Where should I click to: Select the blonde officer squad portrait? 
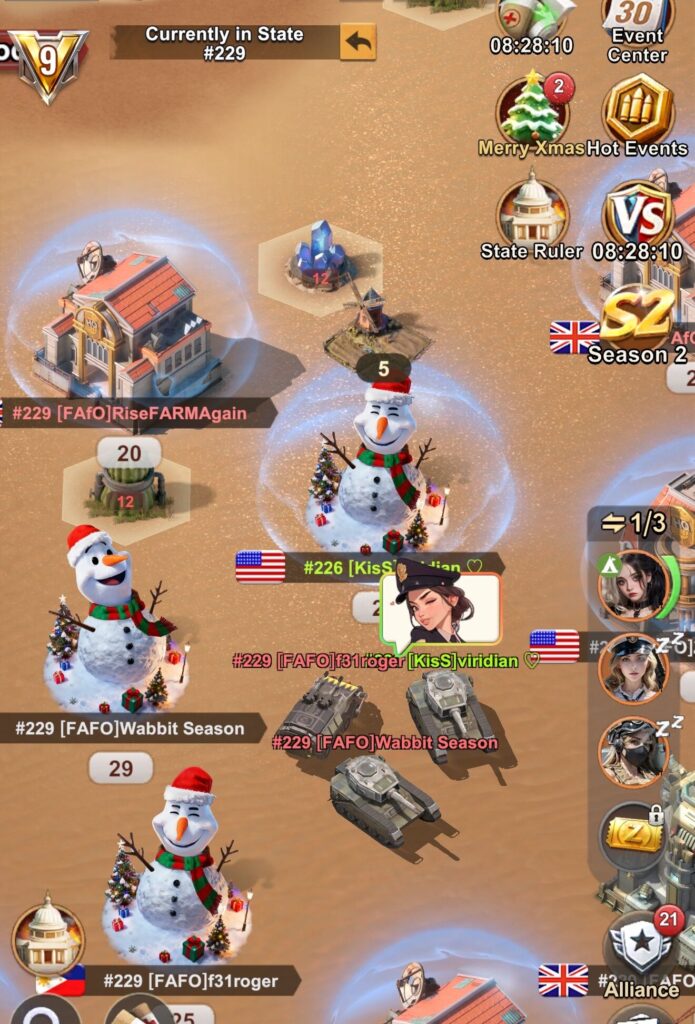pos(632,668)
